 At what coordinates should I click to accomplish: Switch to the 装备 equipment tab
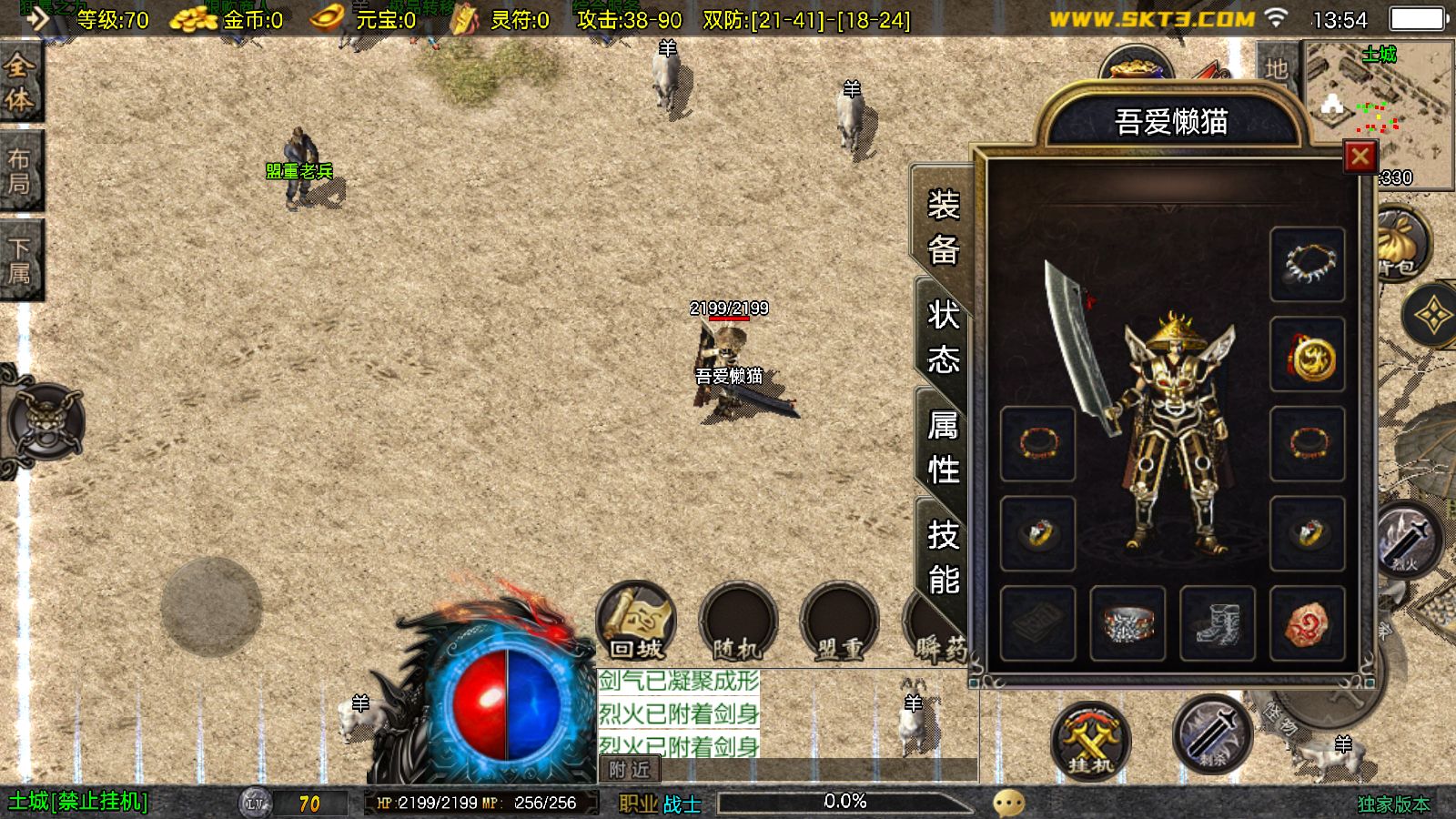943,227
